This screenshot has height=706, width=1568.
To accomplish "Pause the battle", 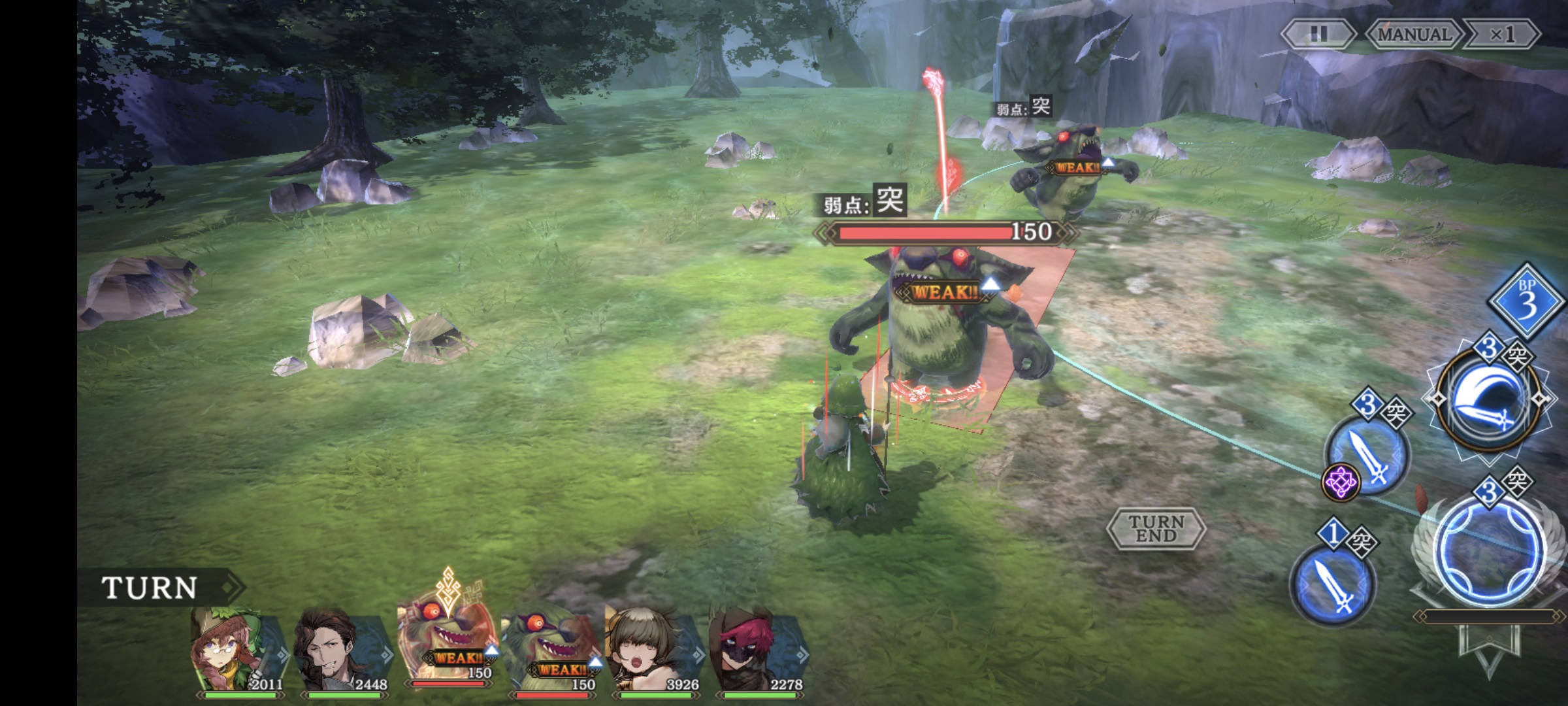I will (x=1318, y=34).
